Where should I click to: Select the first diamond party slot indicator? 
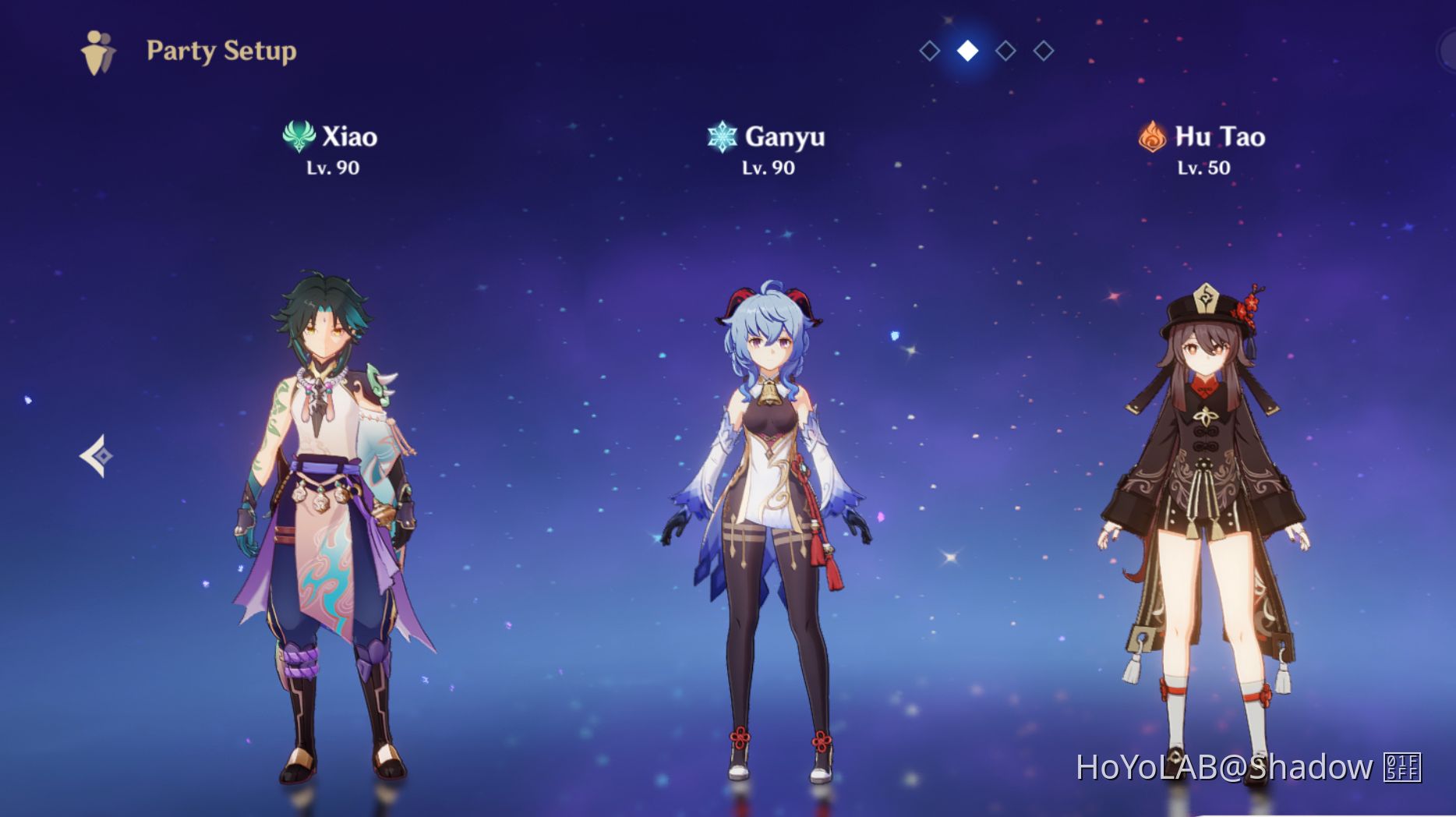pos(929,51)
